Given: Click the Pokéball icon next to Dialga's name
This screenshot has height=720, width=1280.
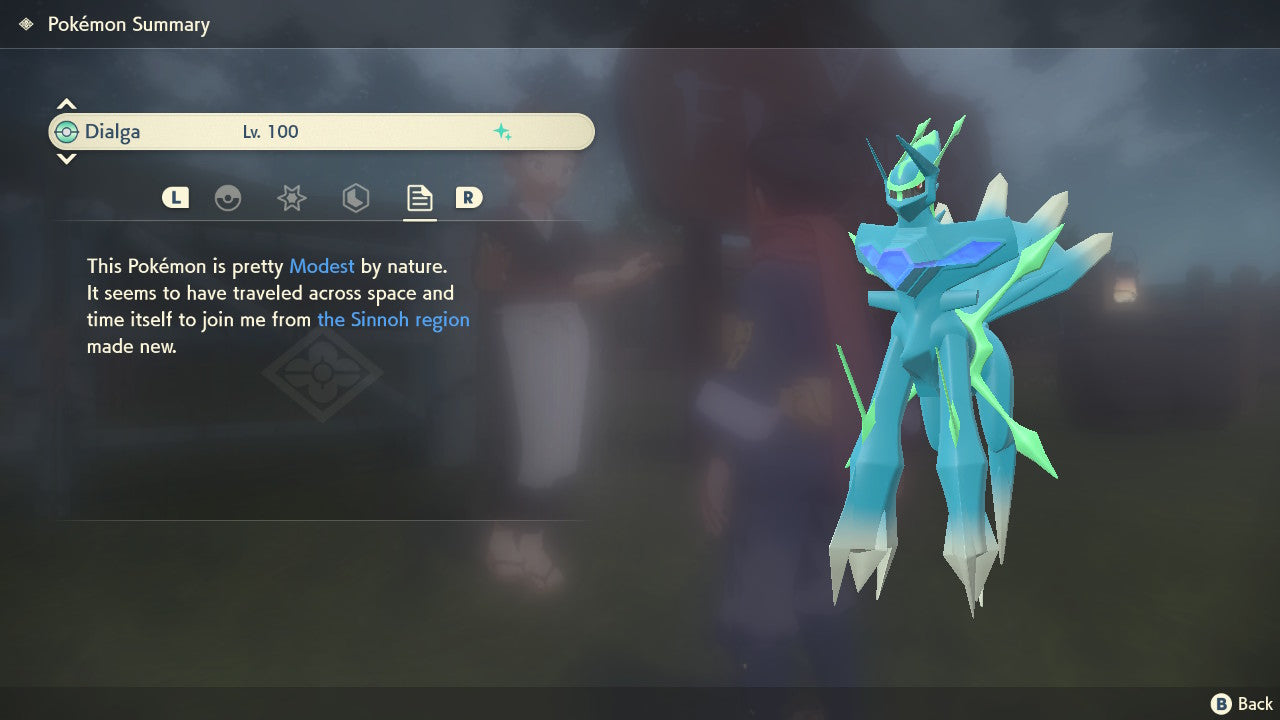Looking at the screenshot, I should (66, 131).
